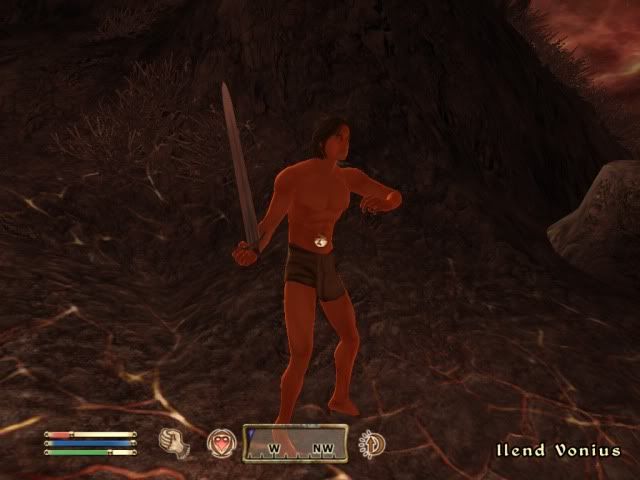Click the compass bar showing W and NW

point(295,443)
